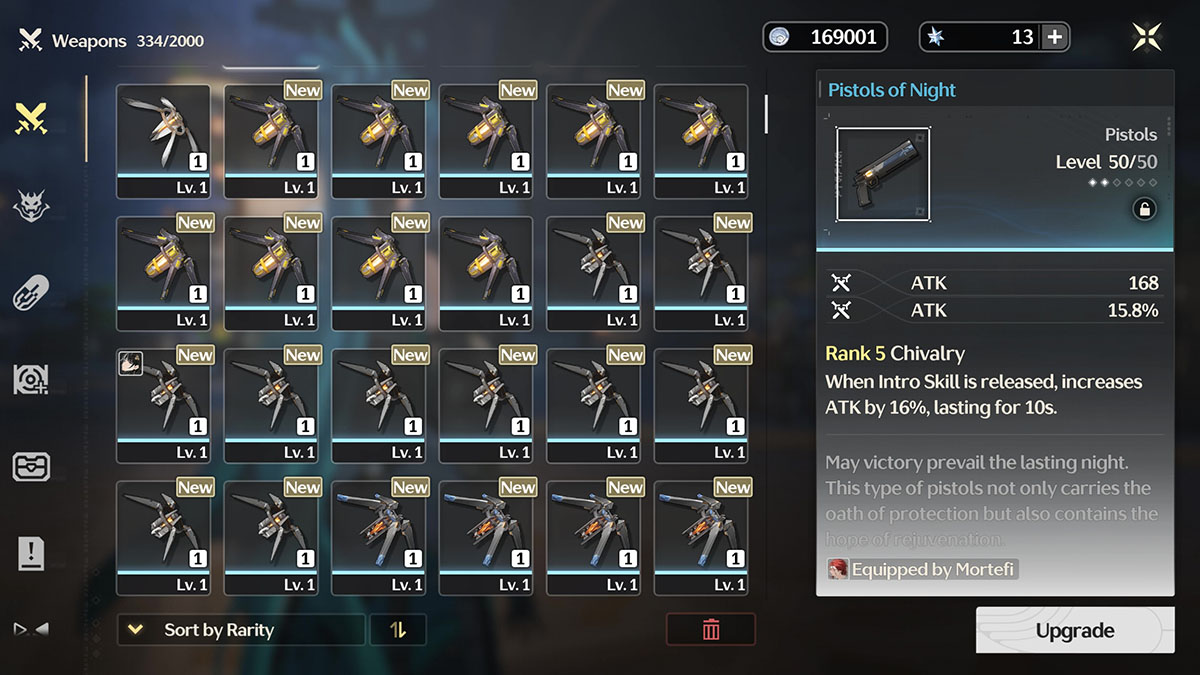Switch to the exclamation mark quest items tab
The width and height of the screenshot is (1200, 675).
tap(32, 552)
